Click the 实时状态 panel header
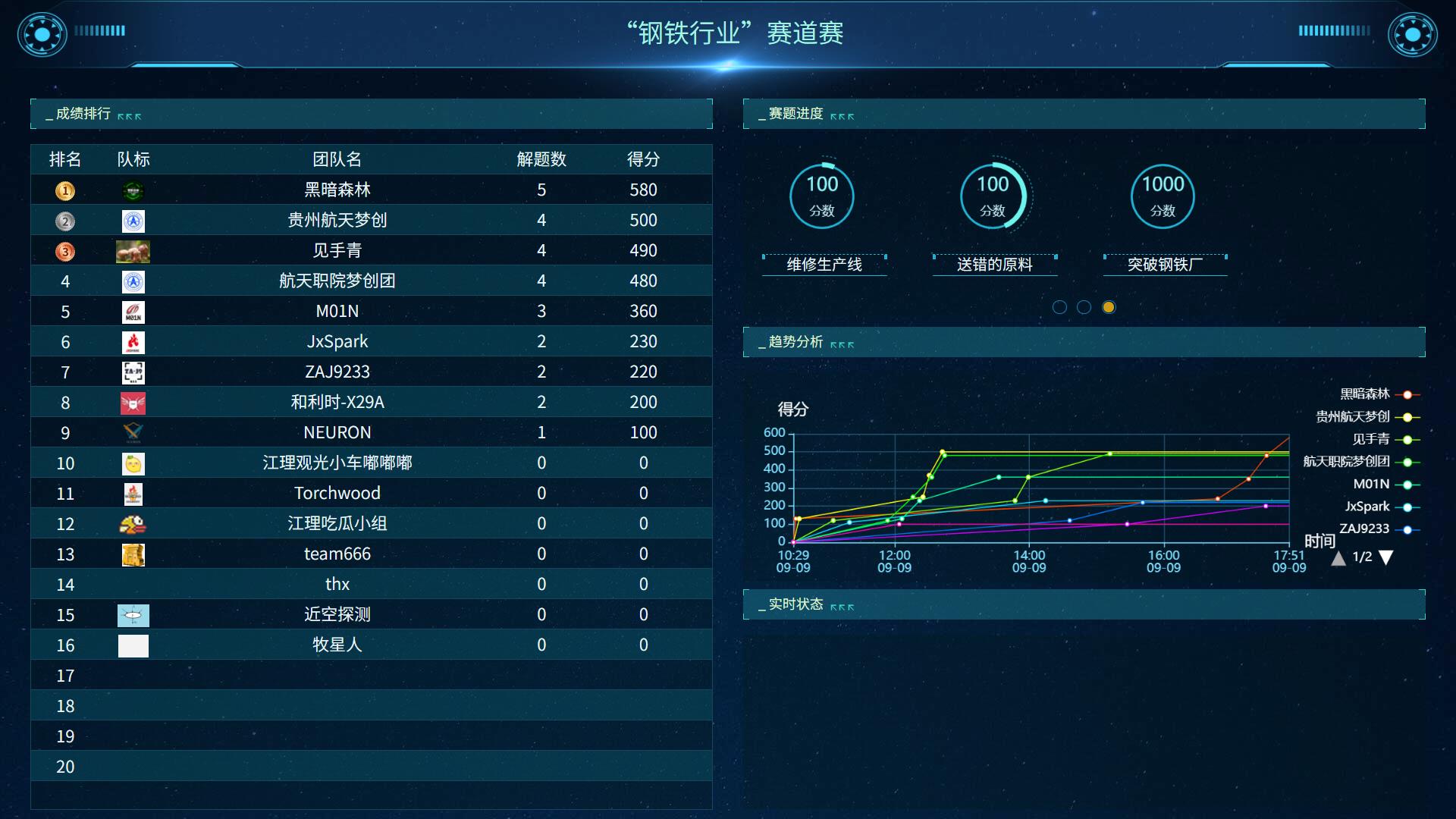Viewport: 1456px width, 819px height. (x=795, y=604)
